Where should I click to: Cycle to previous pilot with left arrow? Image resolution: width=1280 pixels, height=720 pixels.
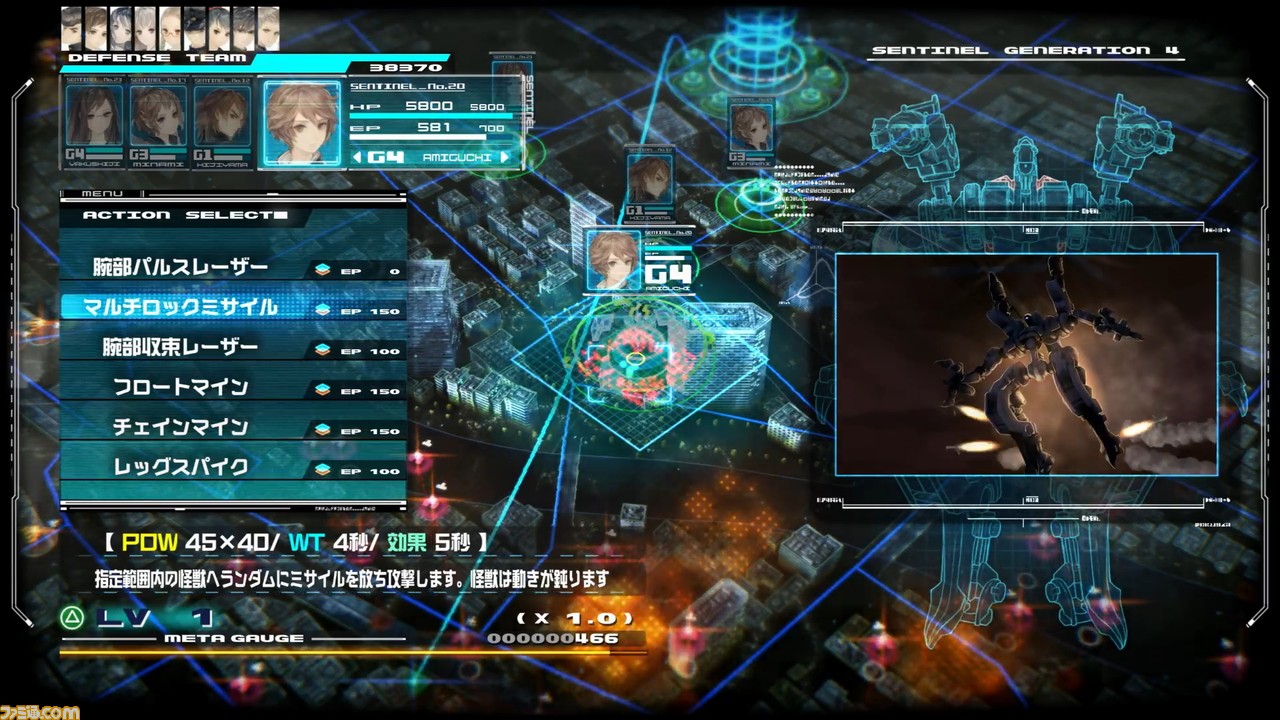point(357,157)
